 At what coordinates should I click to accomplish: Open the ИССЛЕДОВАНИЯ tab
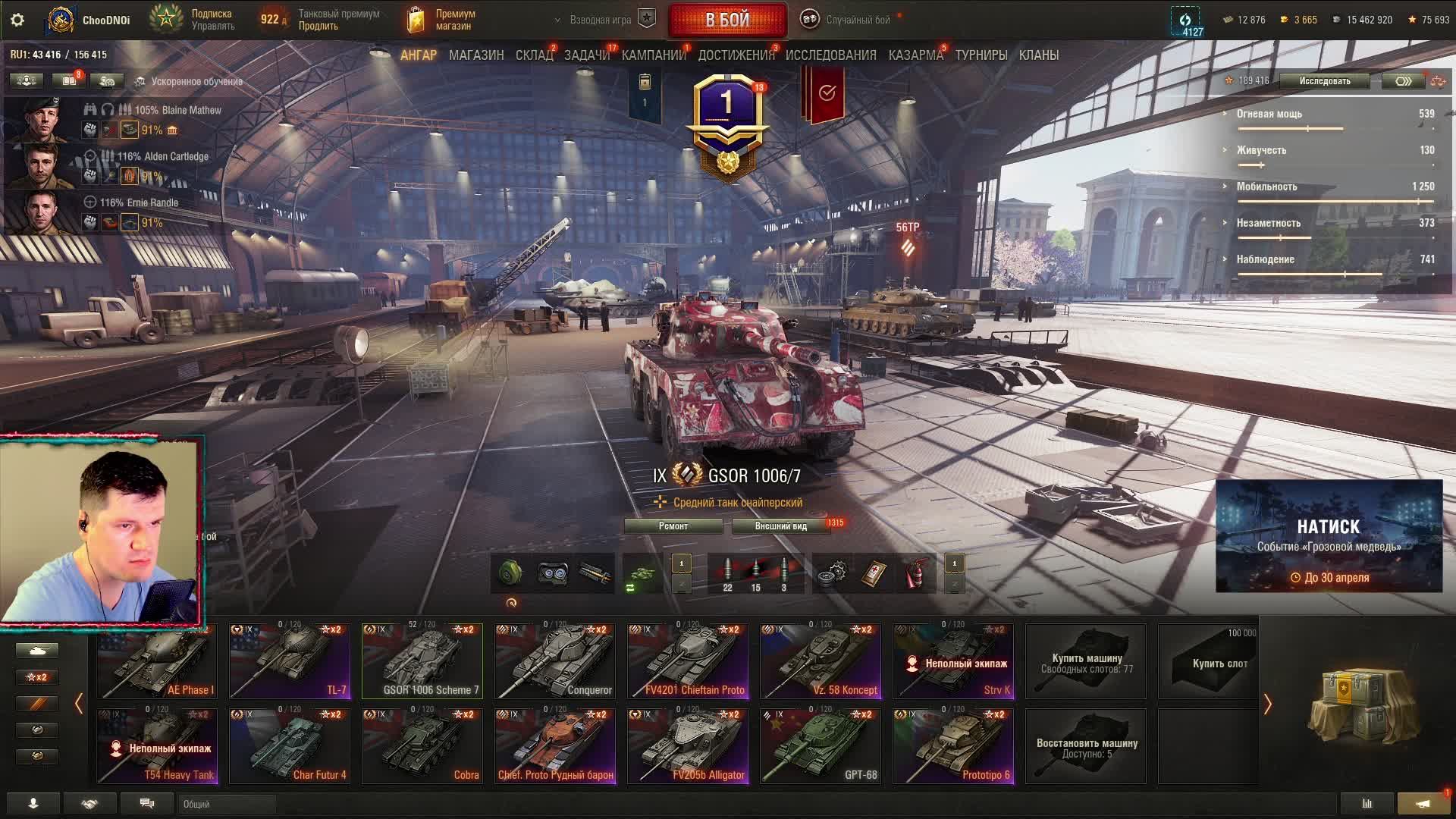[830, 55]
